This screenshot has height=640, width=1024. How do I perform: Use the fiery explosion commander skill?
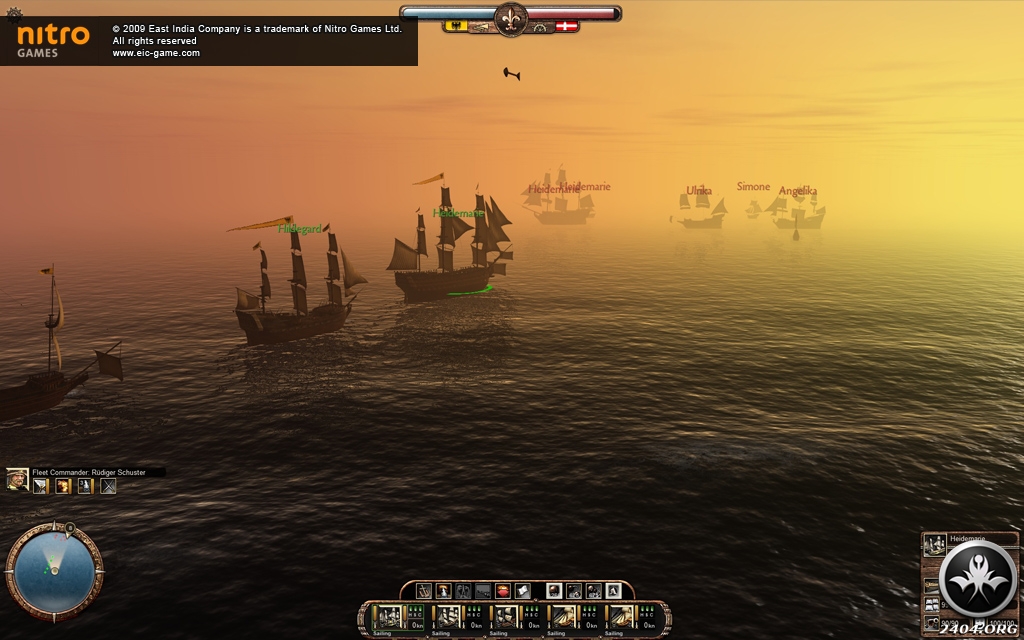point(62,486)
